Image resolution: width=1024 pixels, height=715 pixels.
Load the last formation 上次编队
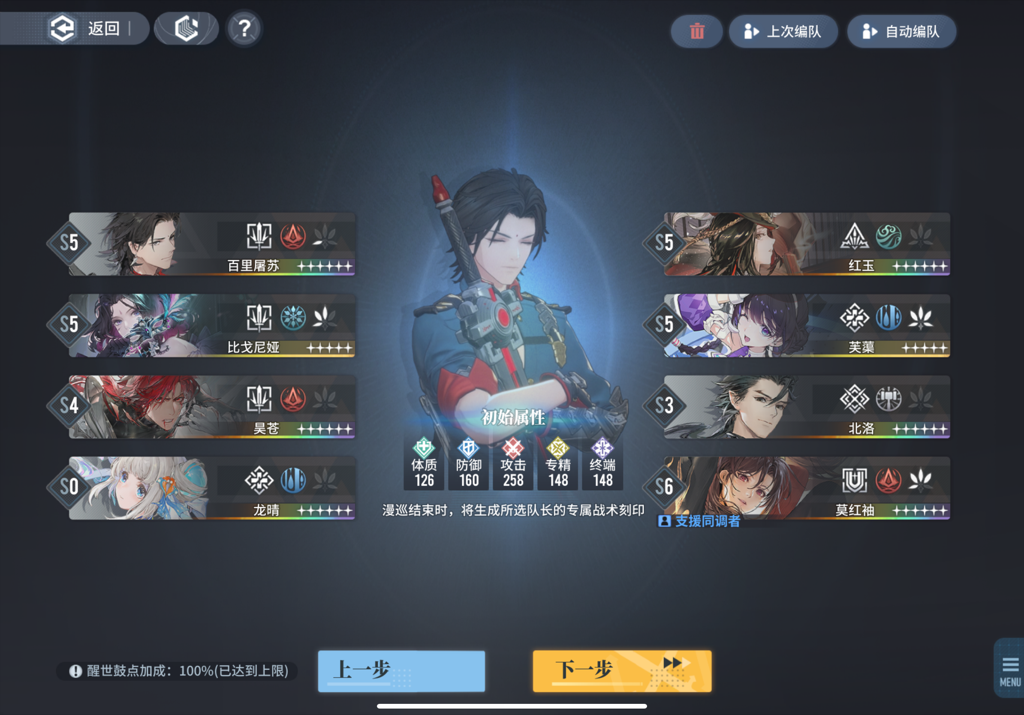pos(783,31)
